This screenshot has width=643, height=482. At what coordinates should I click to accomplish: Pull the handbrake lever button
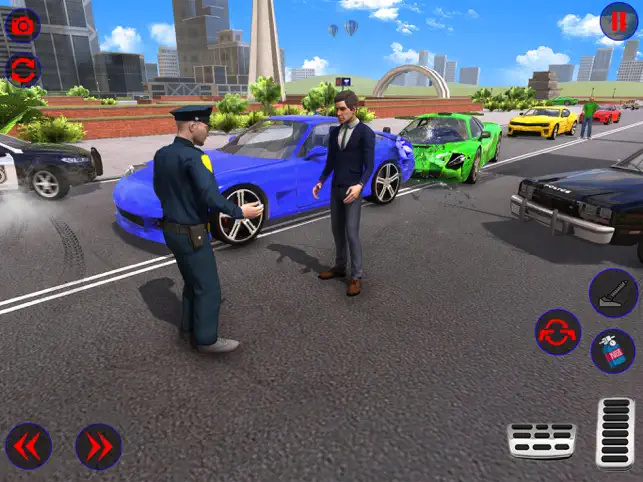click(612, 292)
